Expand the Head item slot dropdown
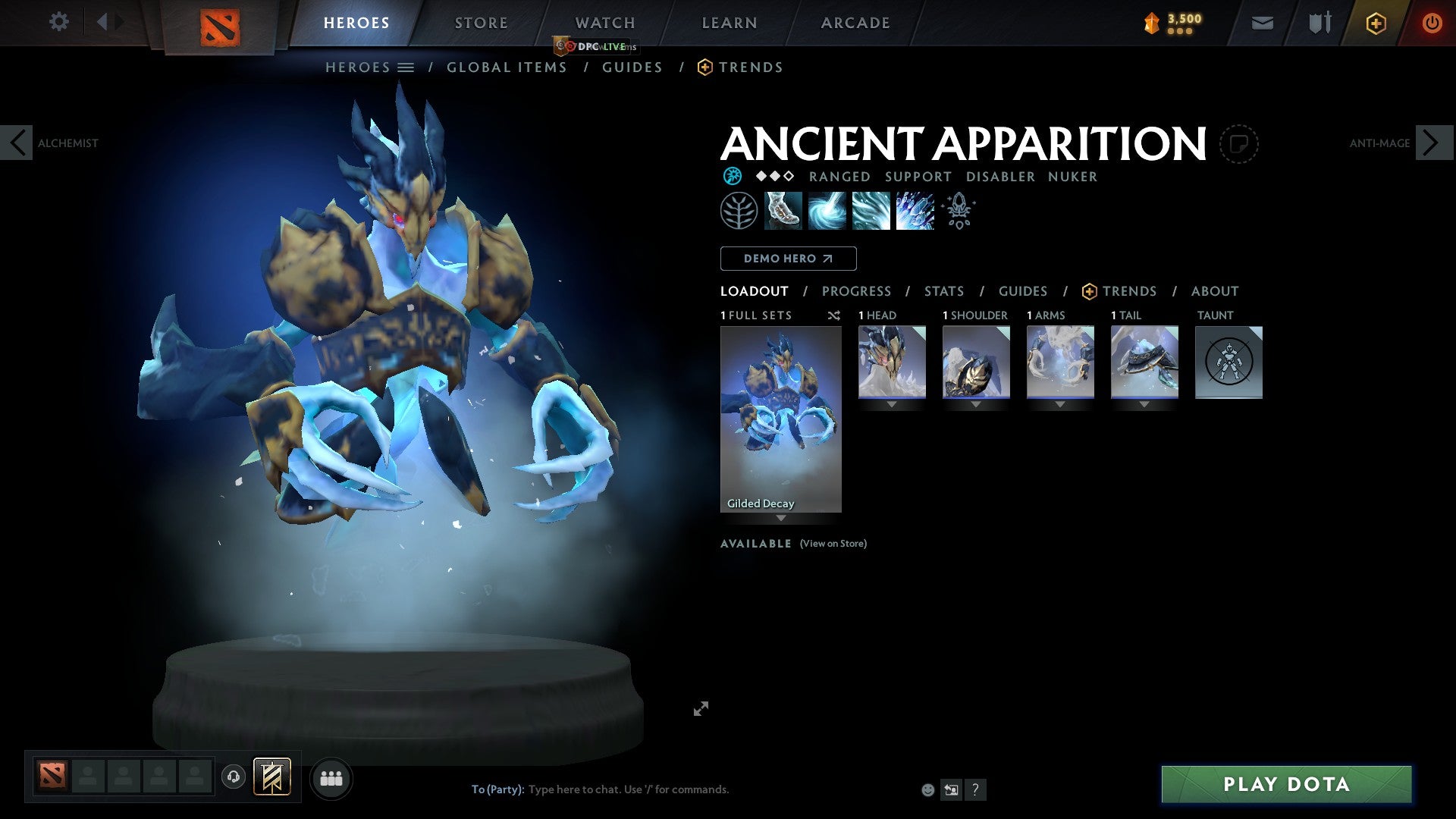1456x819 pixels. click(891, 404)
